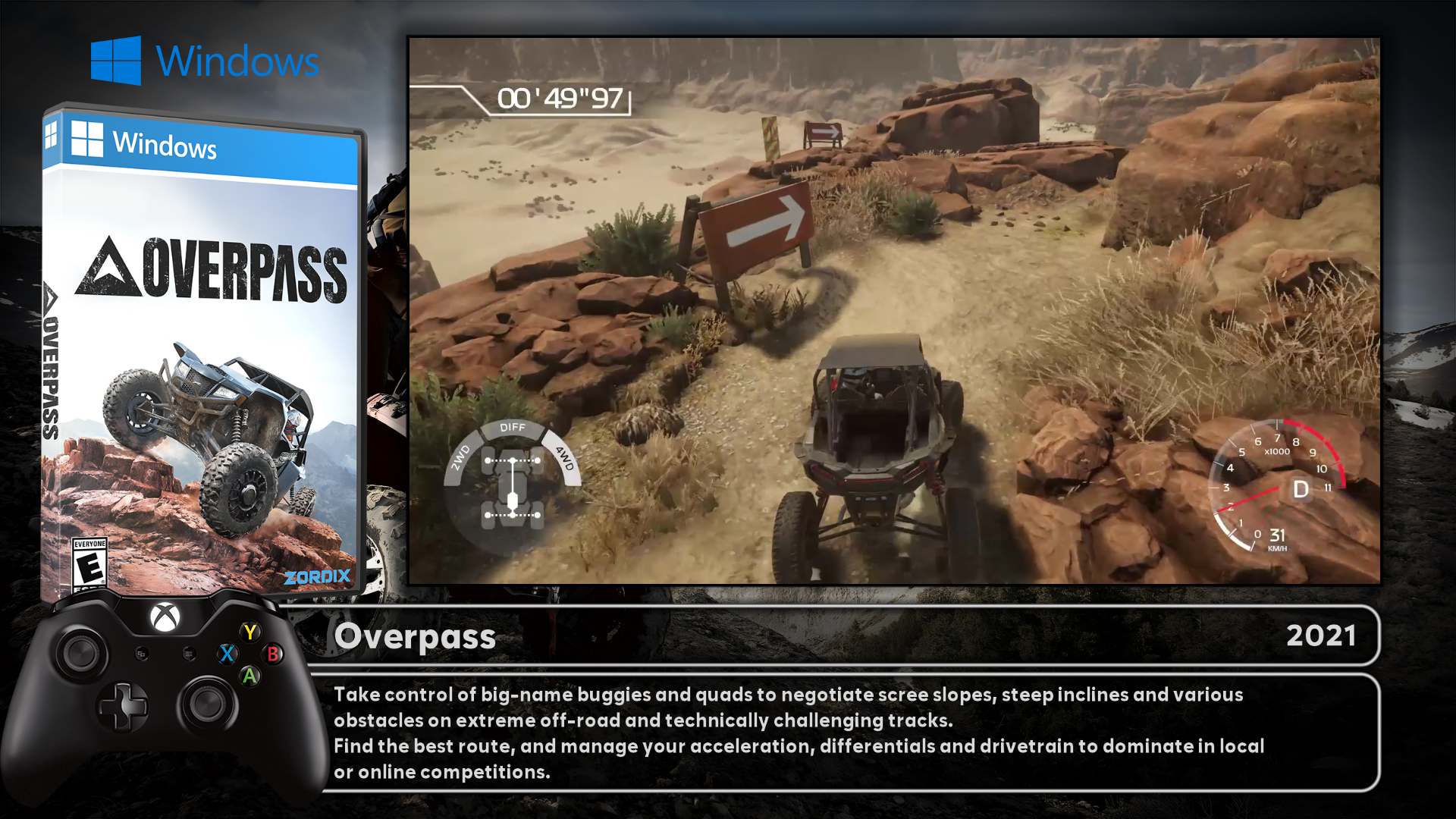The height and width of the screenshot is (819, 1456).
Task: Click the 2WD/DIFF/4WD drivetrain indicator
Action: click(513, 476)
